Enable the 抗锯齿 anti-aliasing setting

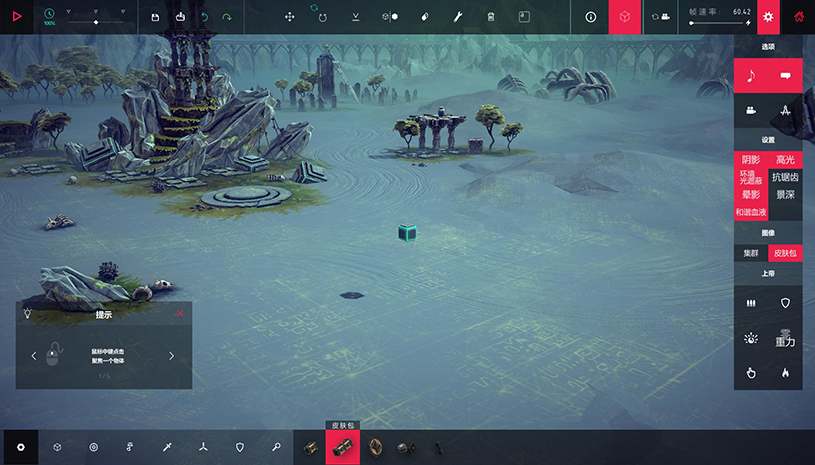pyautogui.click(x=785, y=177)
